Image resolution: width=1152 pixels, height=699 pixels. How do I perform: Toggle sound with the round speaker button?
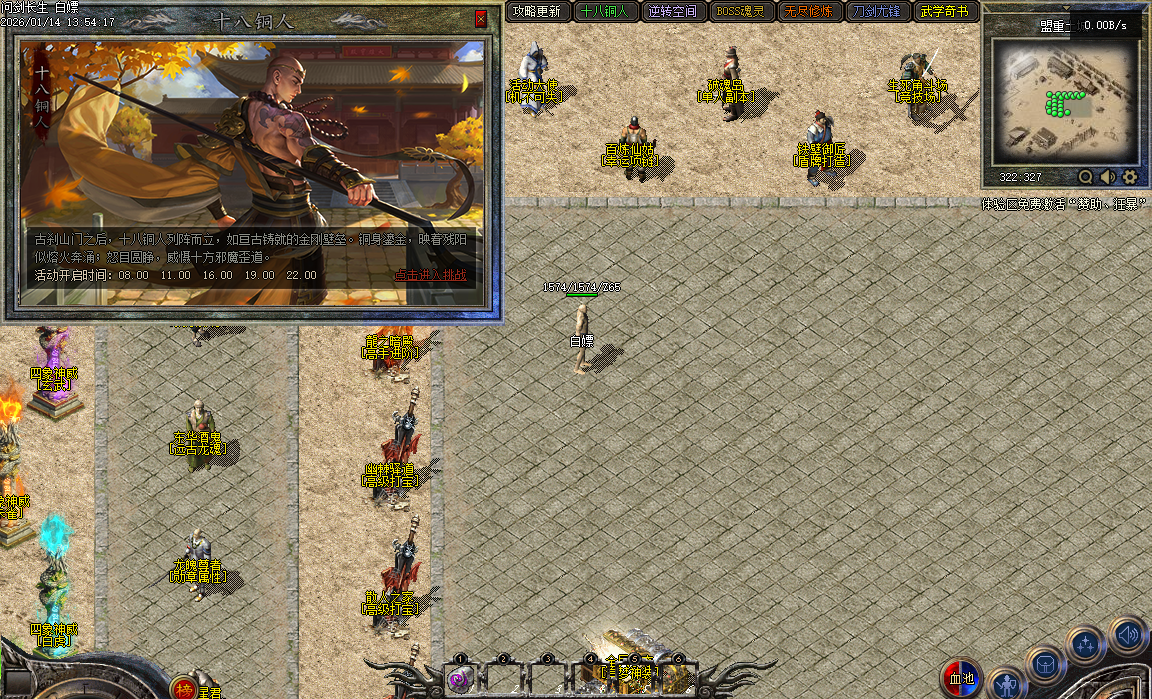pos(1127,634)
